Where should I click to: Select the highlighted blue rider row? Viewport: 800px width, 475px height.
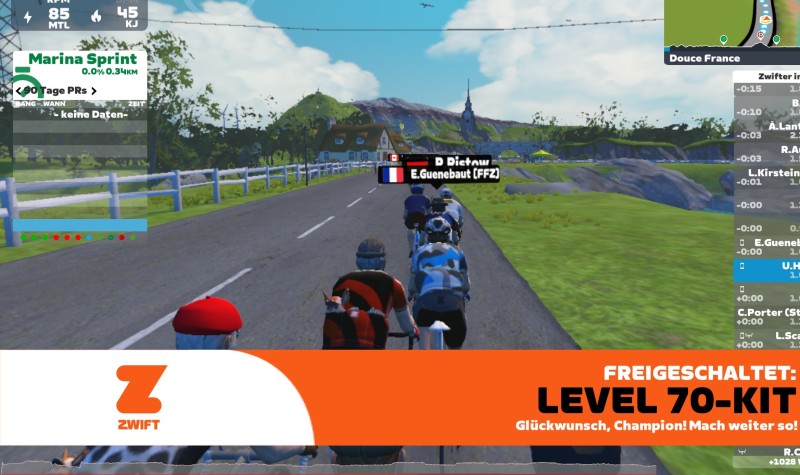click(x=768, y=268)
